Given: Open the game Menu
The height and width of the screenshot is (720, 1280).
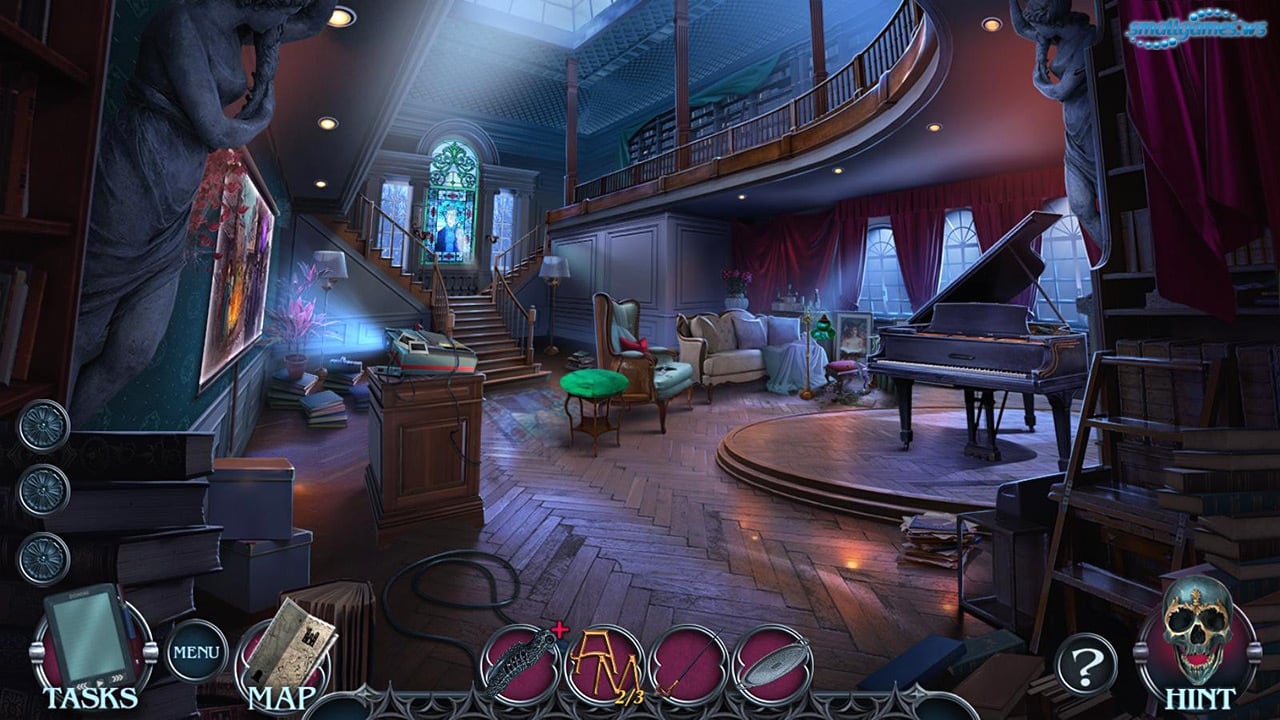Looking at the screenshot, I should [x=196, y=651].
